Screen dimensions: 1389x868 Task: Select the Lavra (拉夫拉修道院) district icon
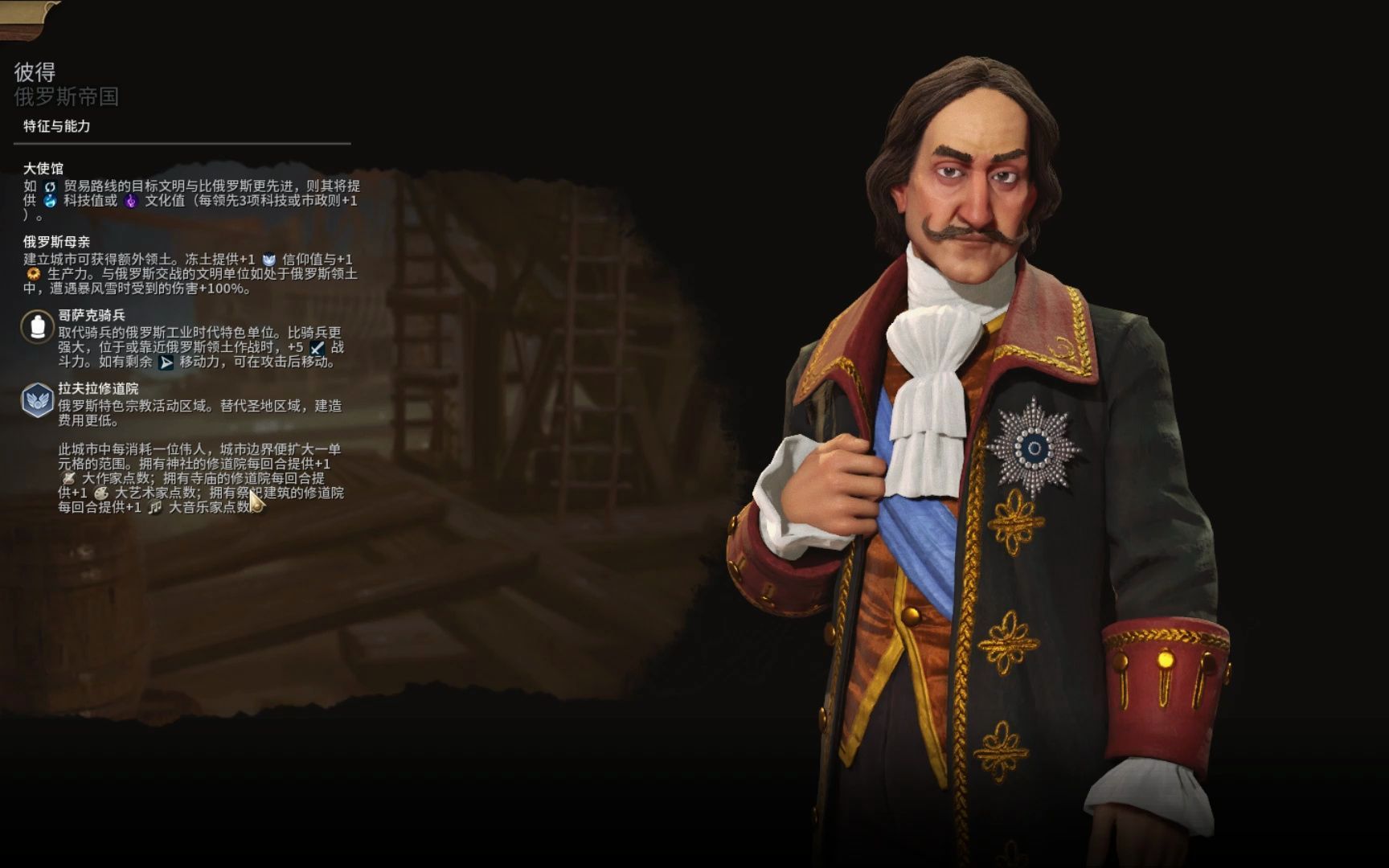click(x=37, y=400)
